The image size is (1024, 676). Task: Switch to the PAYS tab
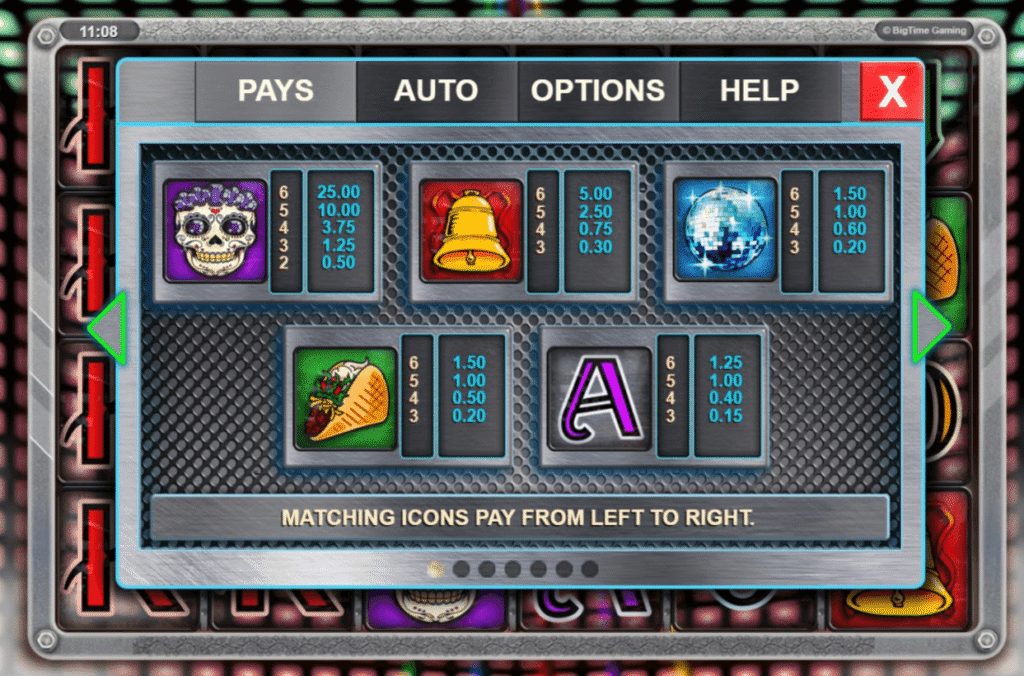tap(275, 91)
